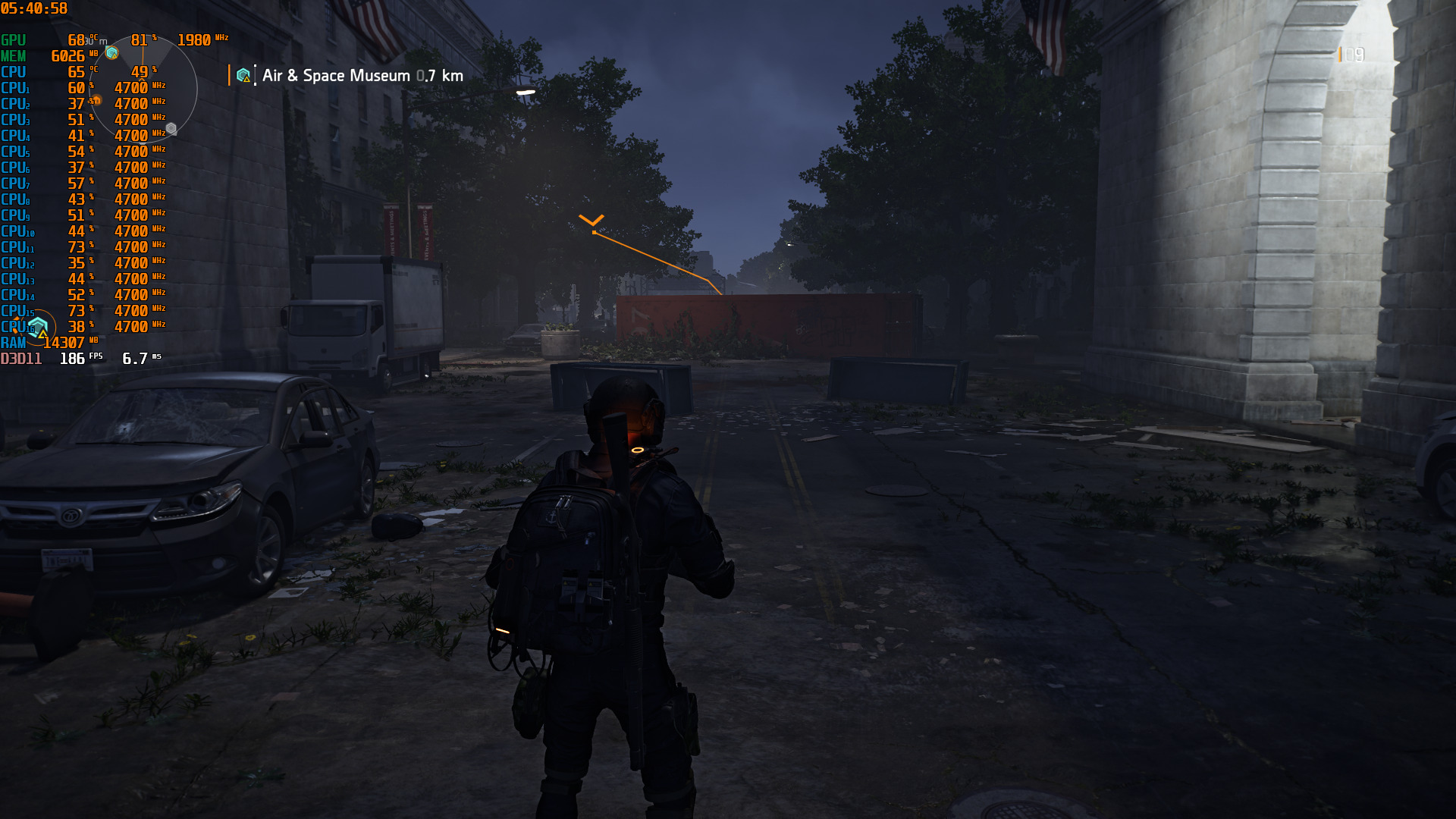Click the gray hexagon marker on the compass
The height and width of the screenshot is (819, 1456).
pos(171,128)
